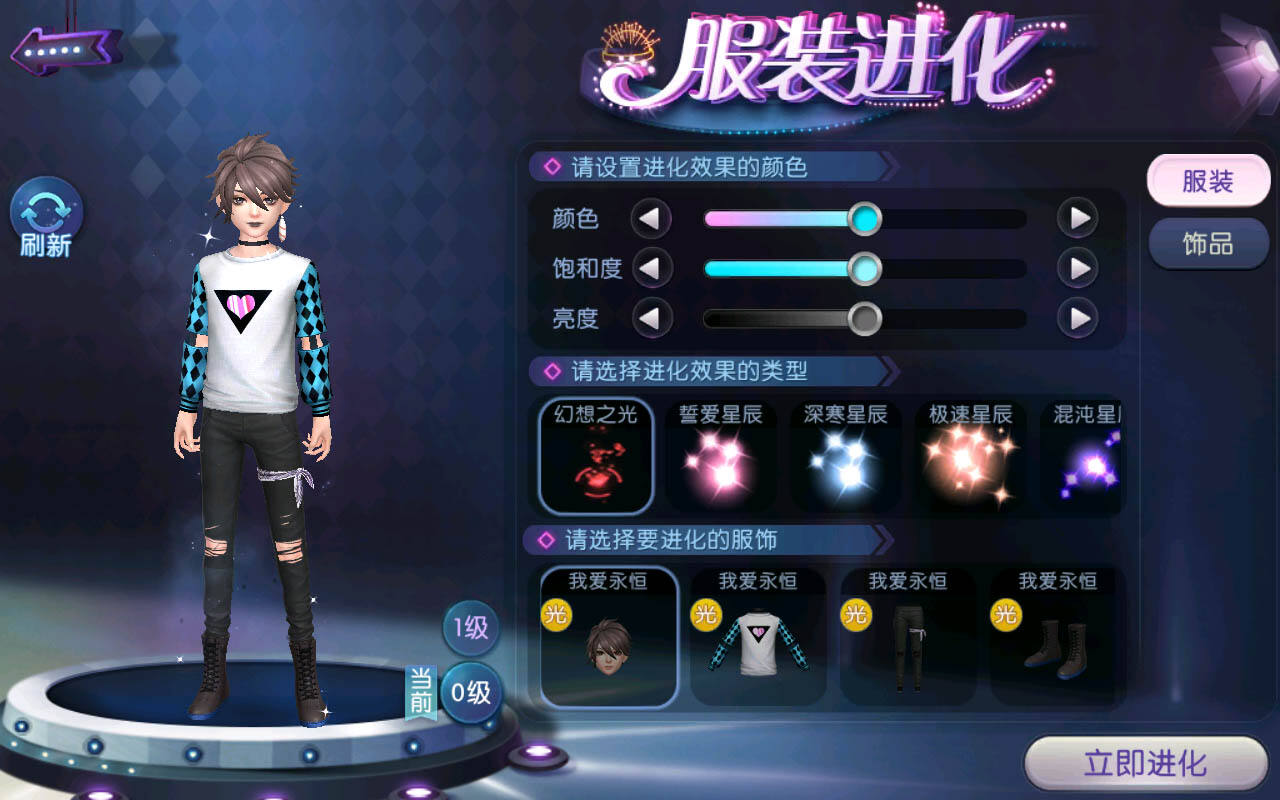Lower 饱和度 using its left arrow

[651, 268]
